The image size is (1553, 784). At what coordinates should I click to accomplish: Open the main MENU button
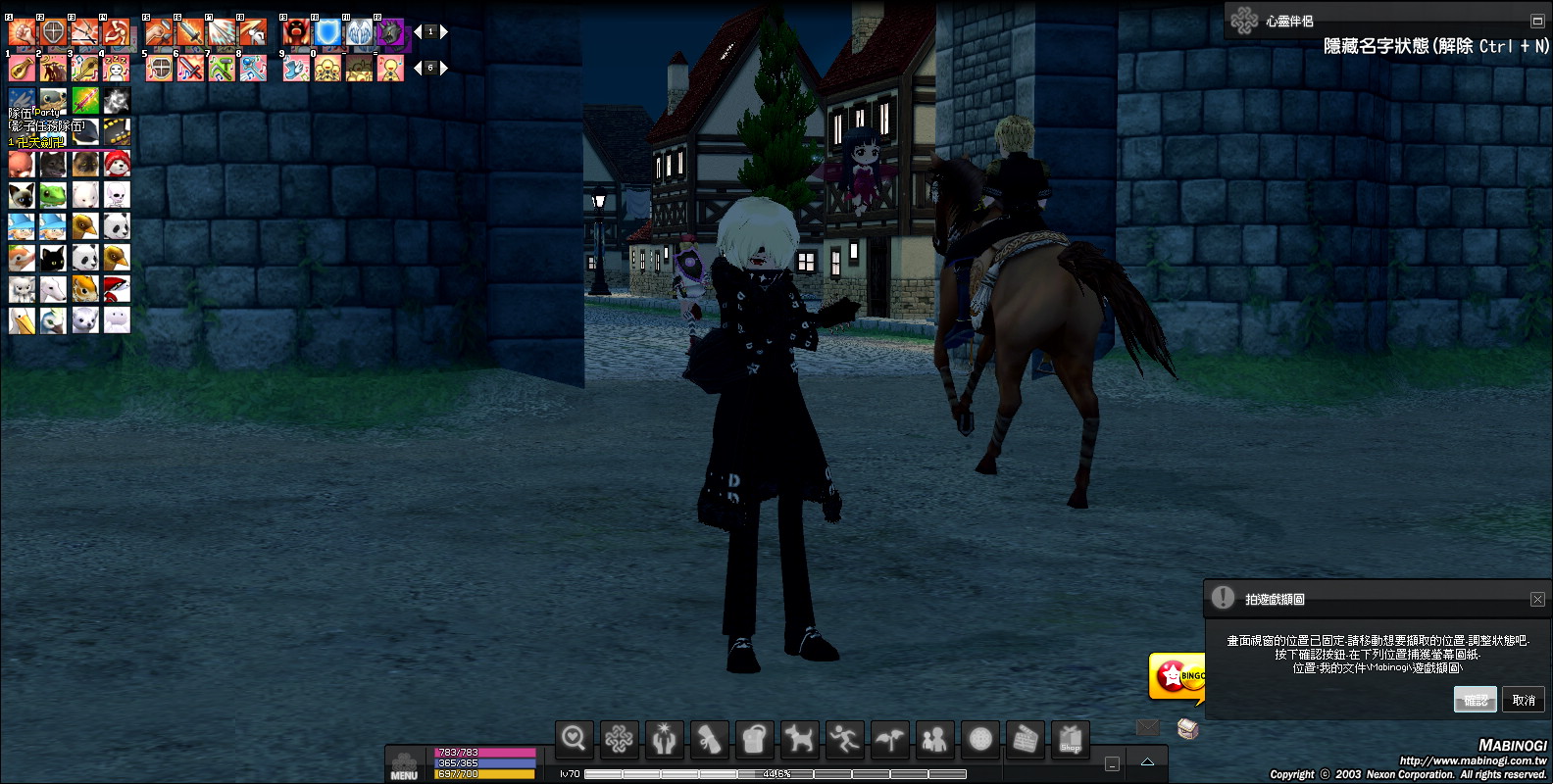click(x=404, y=765)
